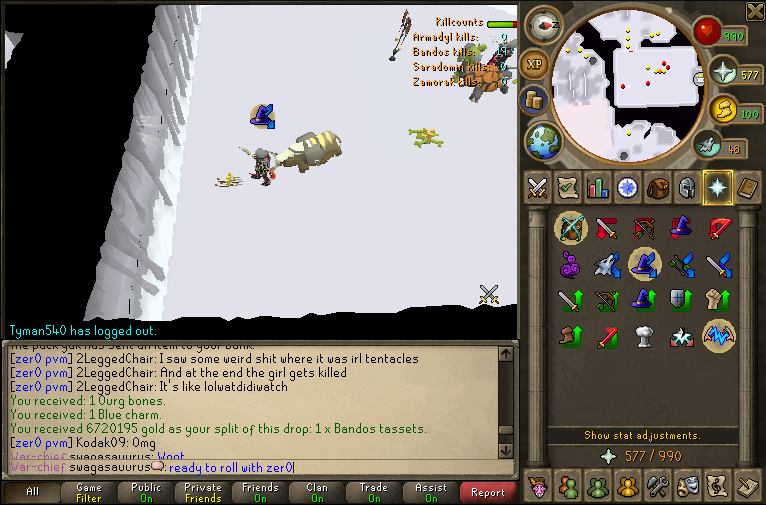The width and height of the screenshot is (766, 505).
Task: Open the crossed swords combat styles tab
Action: tap(538, 187)
